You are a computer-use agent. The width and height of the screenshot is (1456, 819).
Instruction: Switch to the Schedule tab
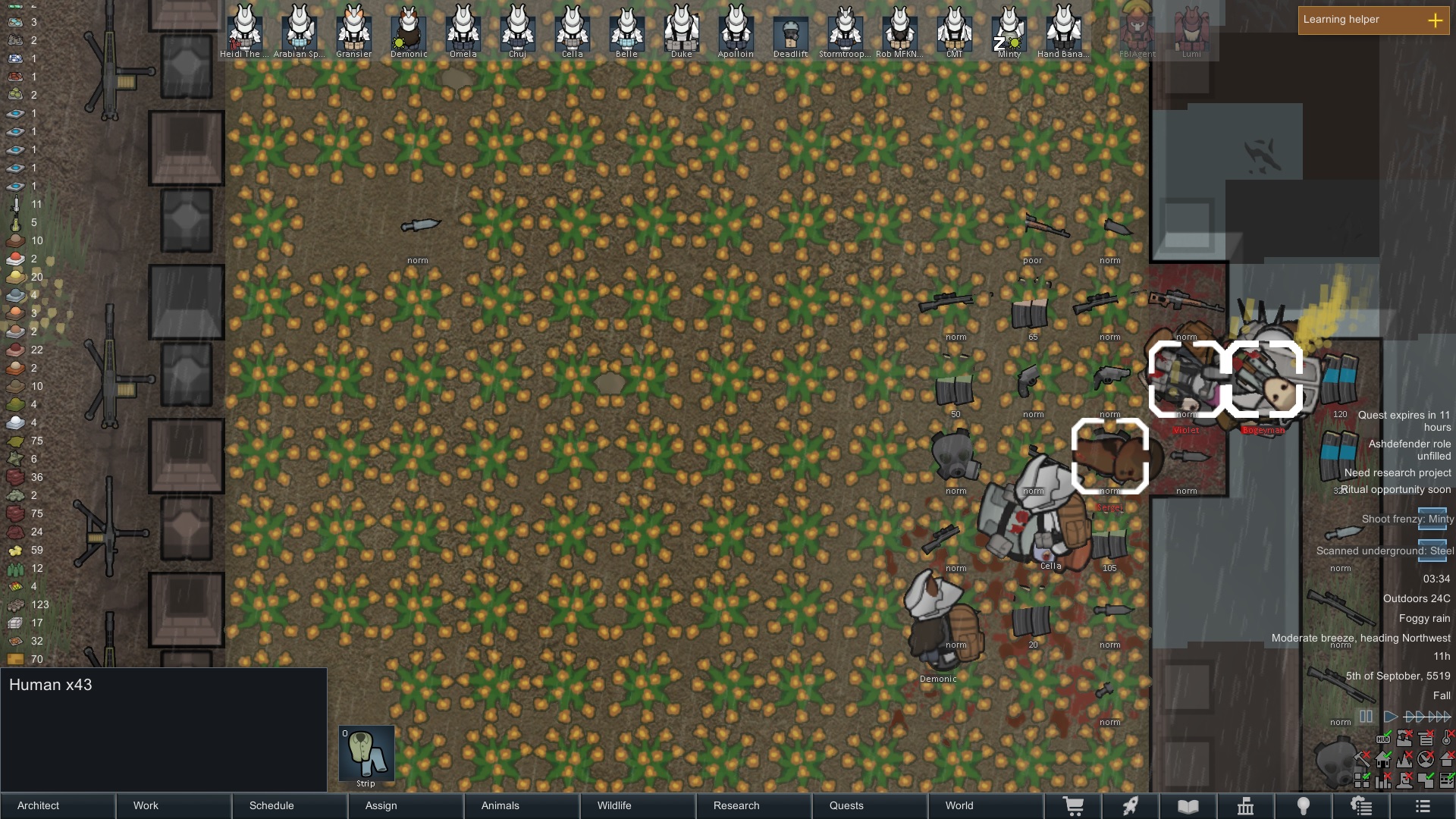point(290,805)
